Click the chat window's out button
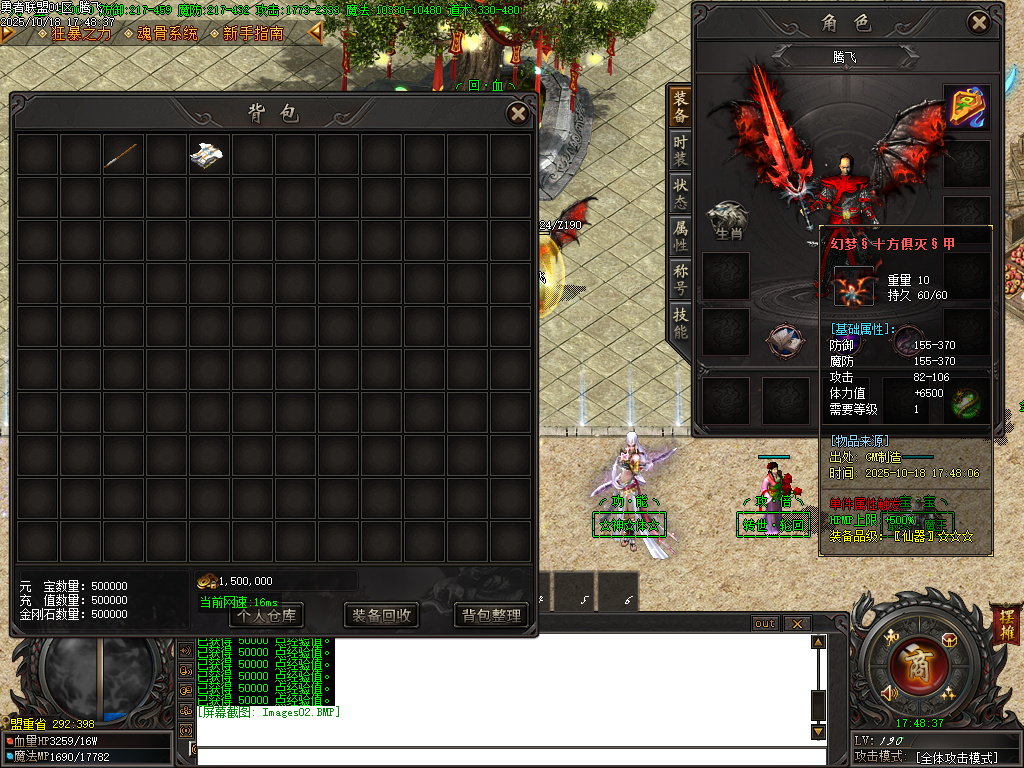 765,624
